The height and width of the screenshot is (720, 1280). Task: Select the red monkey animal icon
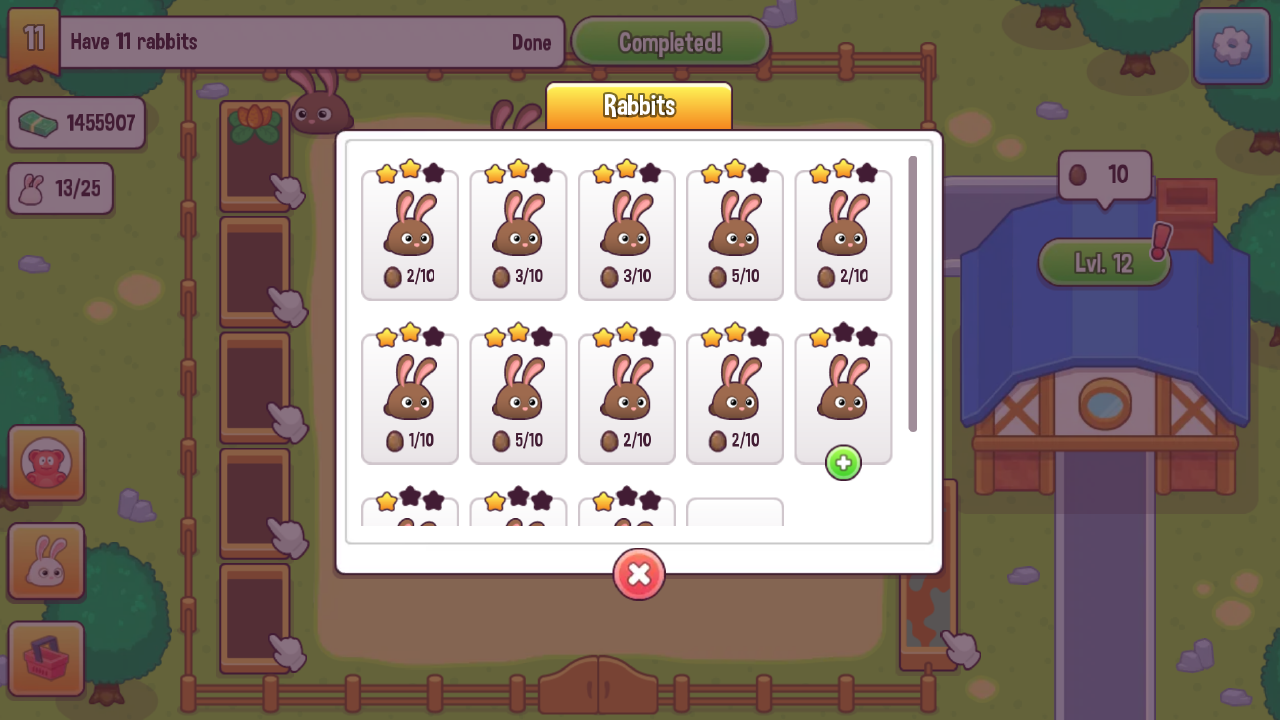[46, 462]
